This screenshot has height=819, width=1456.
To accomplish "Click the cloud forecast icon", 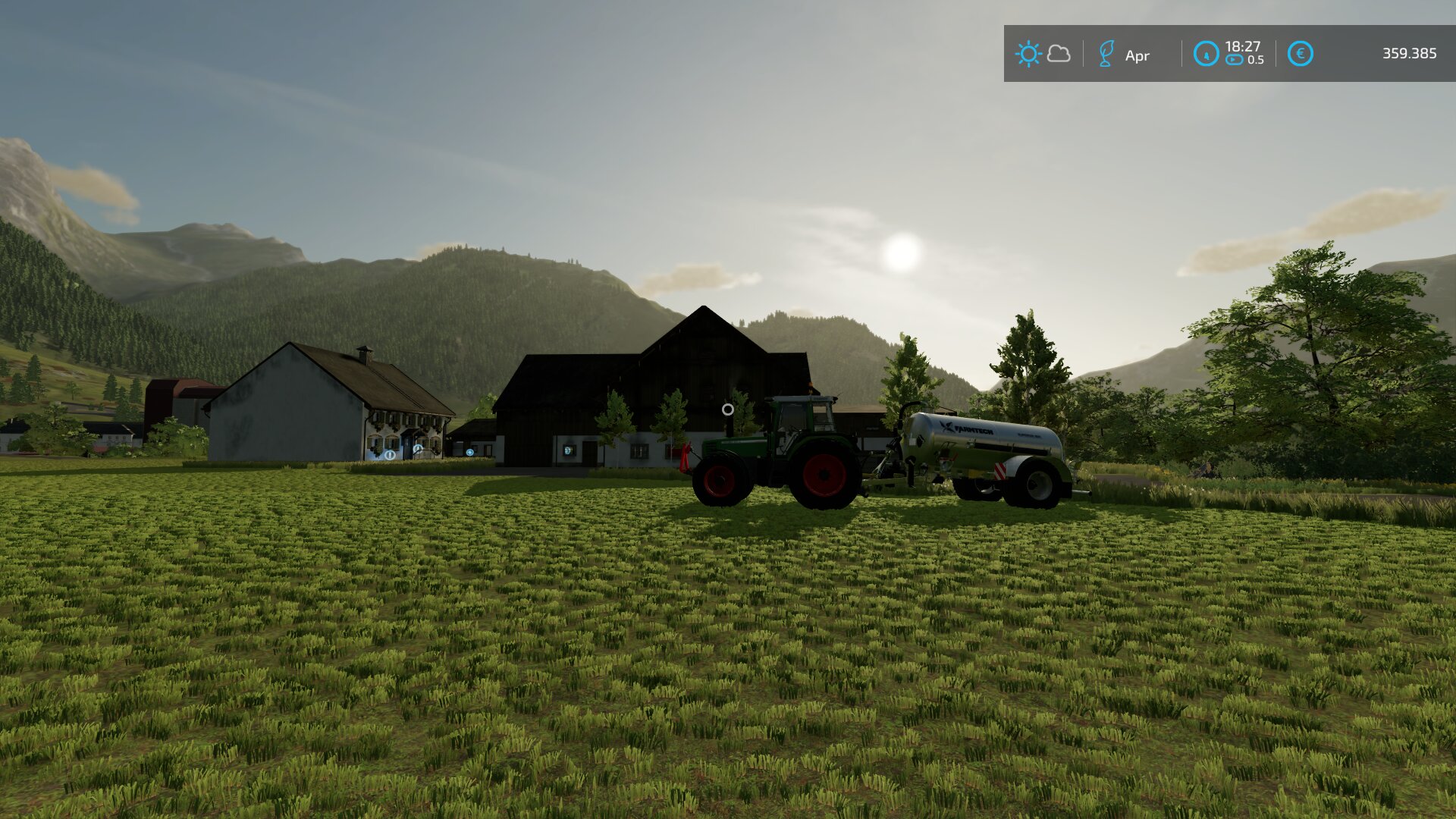I will click(x=1059, y=54).
